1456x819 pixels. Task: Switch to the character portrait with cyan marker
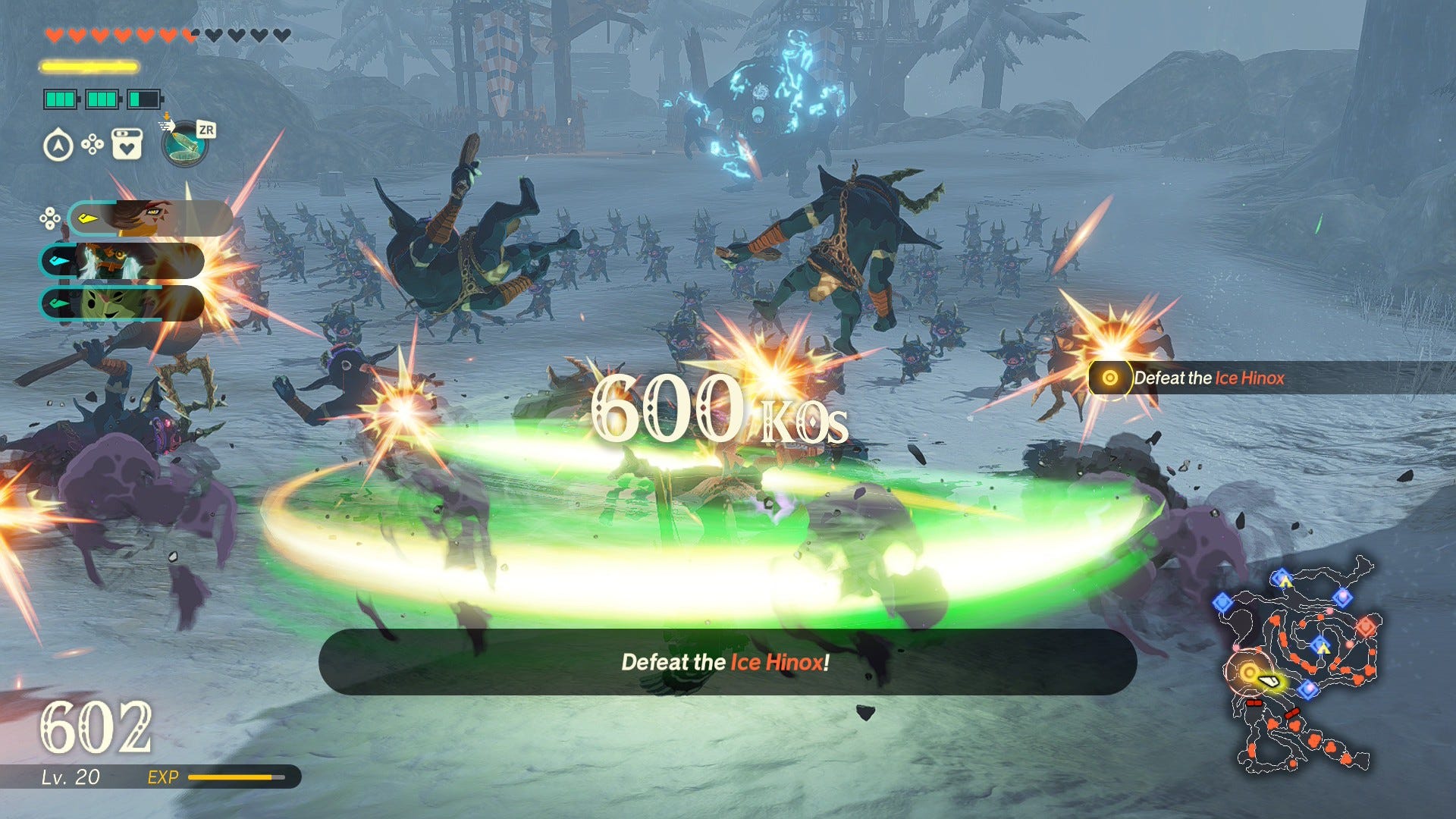coord(121,262)
